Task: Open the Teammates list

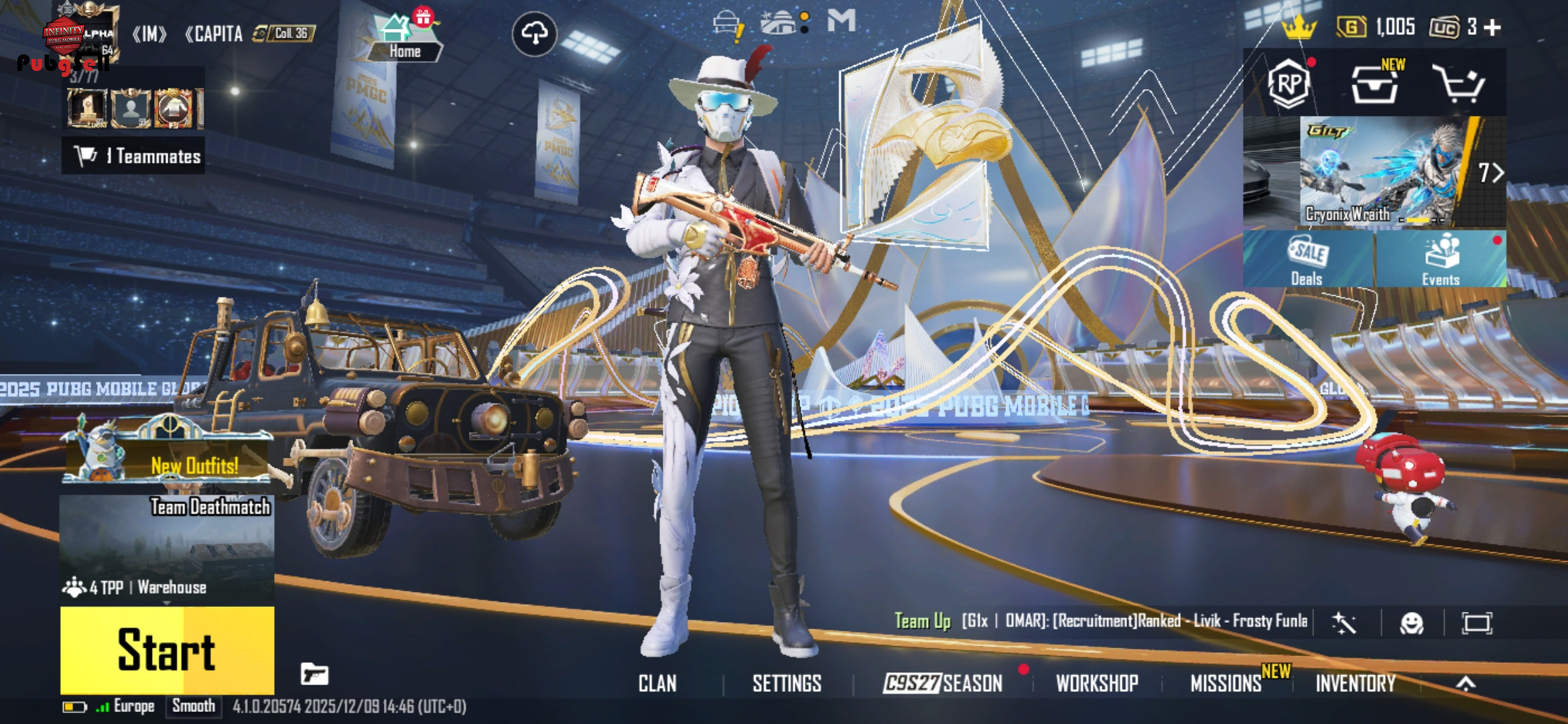Action: coord(133,156)
